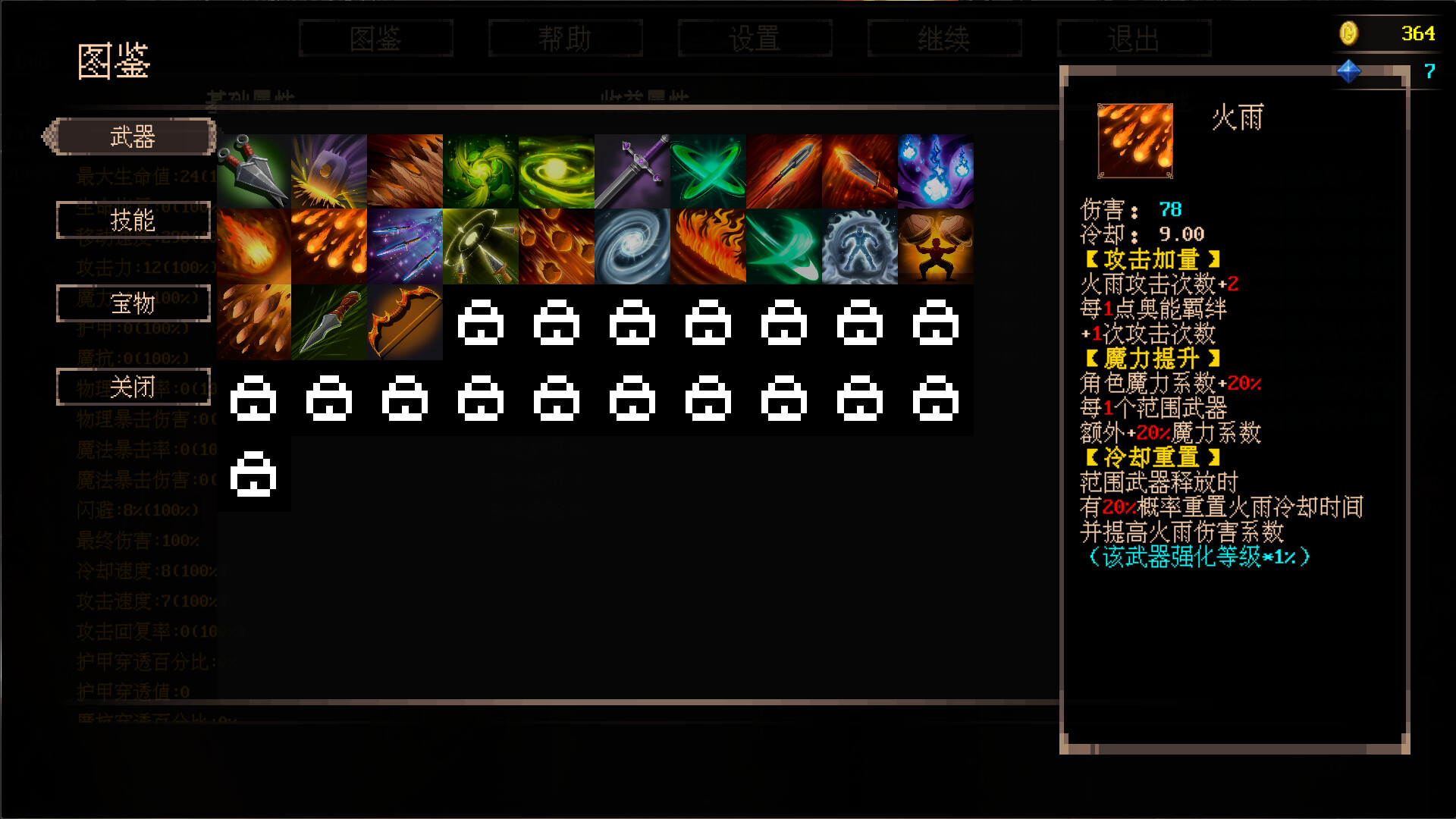Click a locked weapon slot

(481, 322)
